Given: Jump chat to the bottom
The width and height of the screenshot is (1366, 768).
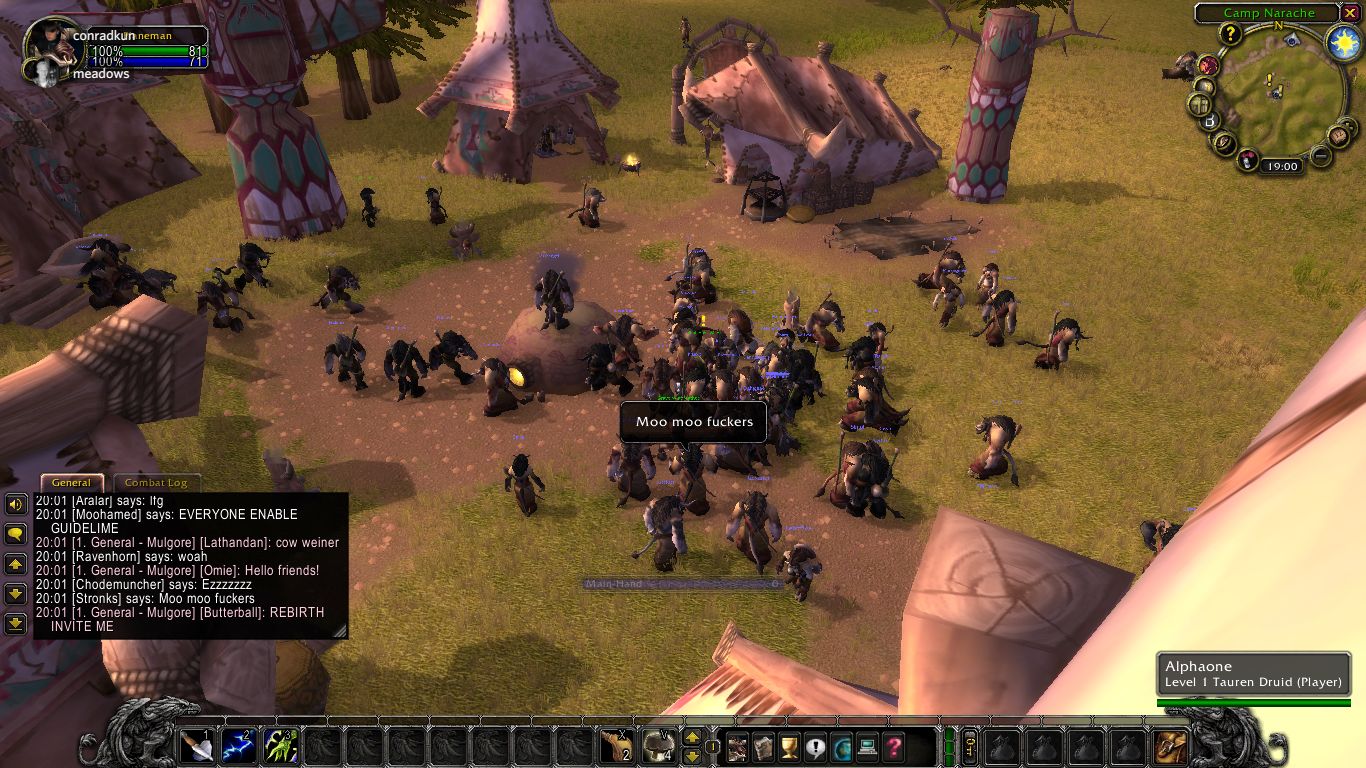Looking at the screenshot, I should (15, 624).
